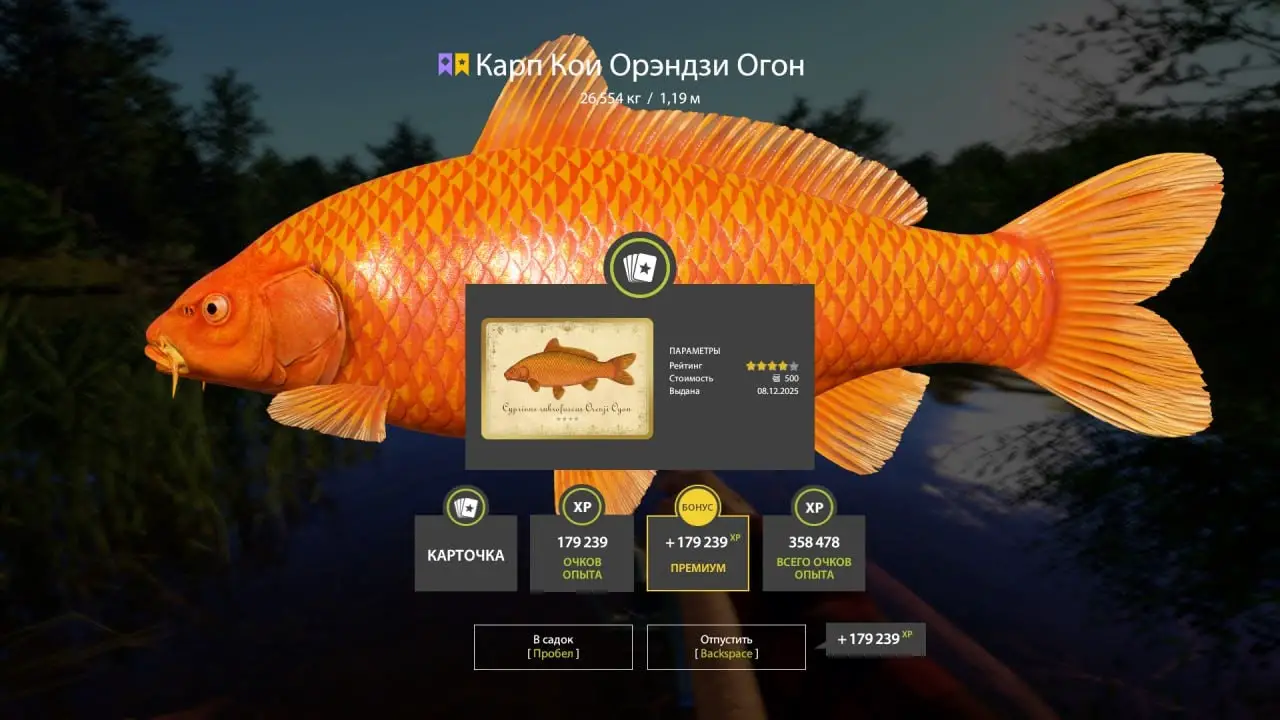
Task: Click the green card icon above the fish card
Action: [640, 268]
